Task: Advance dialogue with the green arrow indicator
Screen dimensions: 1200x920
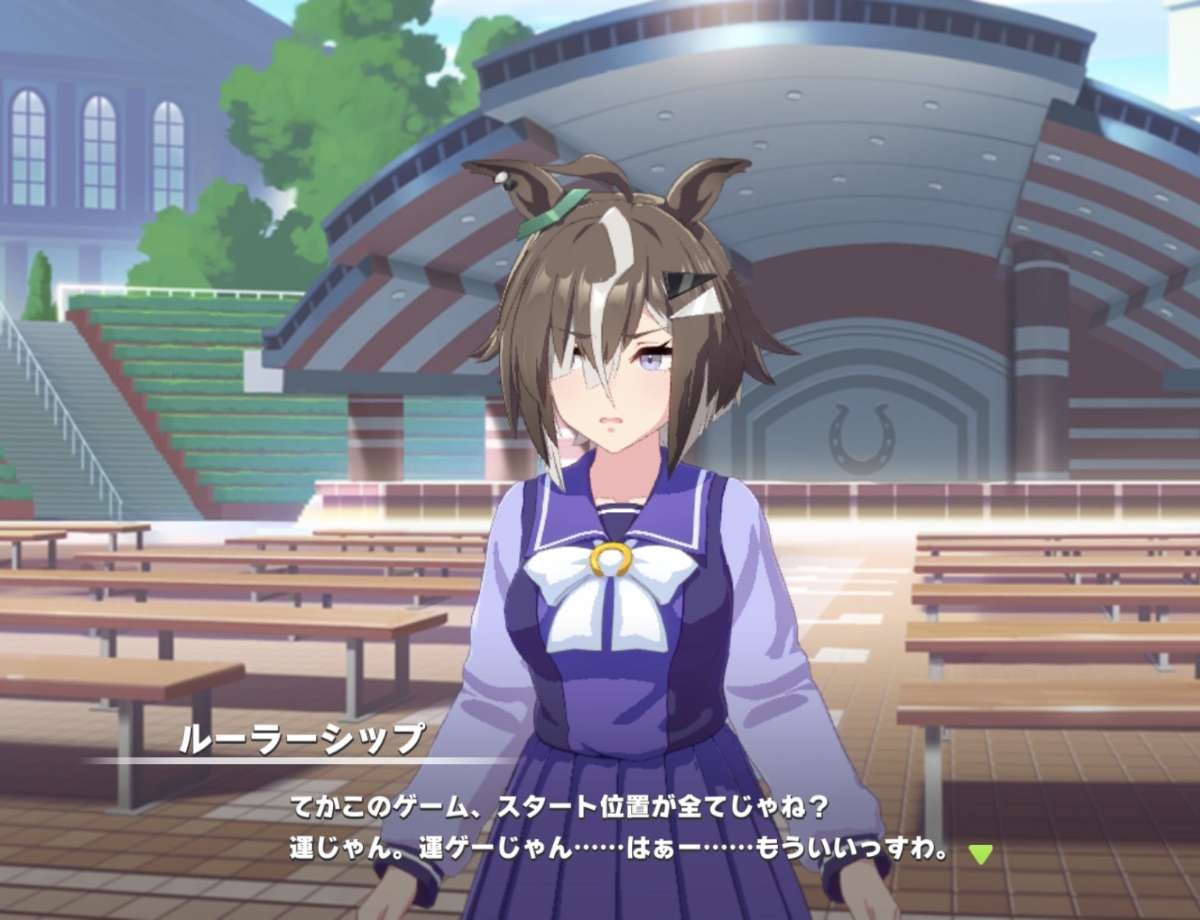Action: pyautogui.click(x=981, y=854)
